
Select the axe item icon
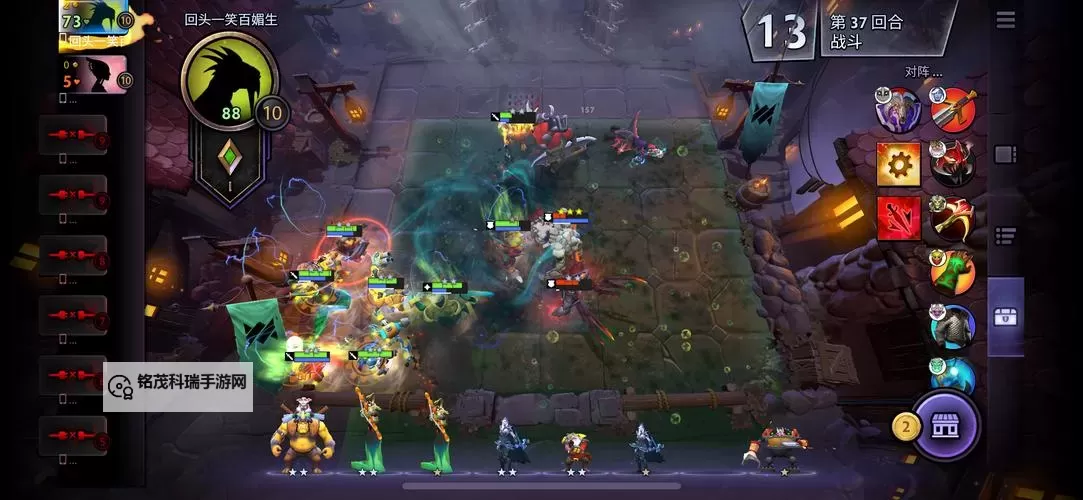(952, 217)
